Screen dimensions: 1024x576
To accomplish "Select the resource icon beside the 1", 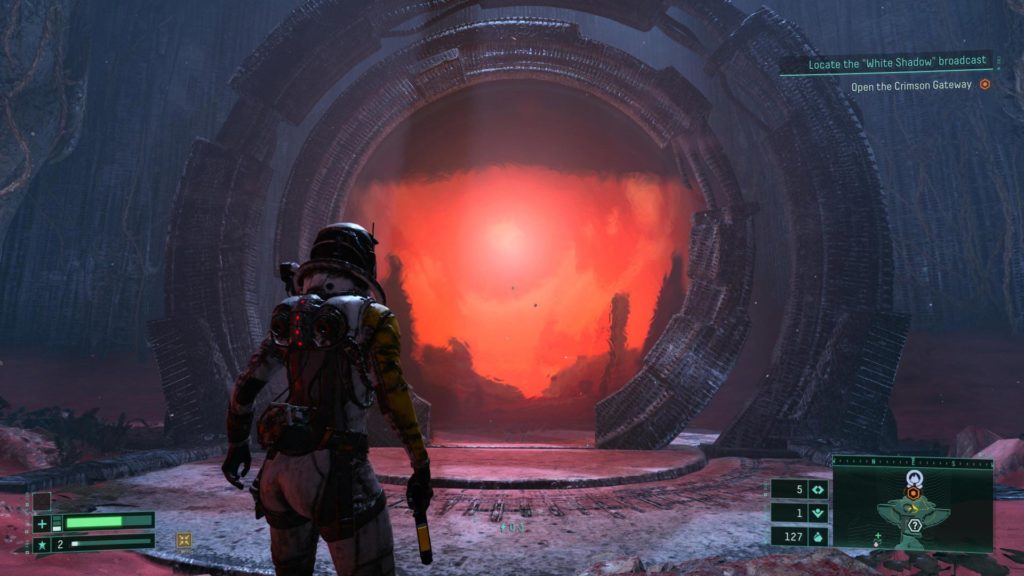I will tap(818, 513).
